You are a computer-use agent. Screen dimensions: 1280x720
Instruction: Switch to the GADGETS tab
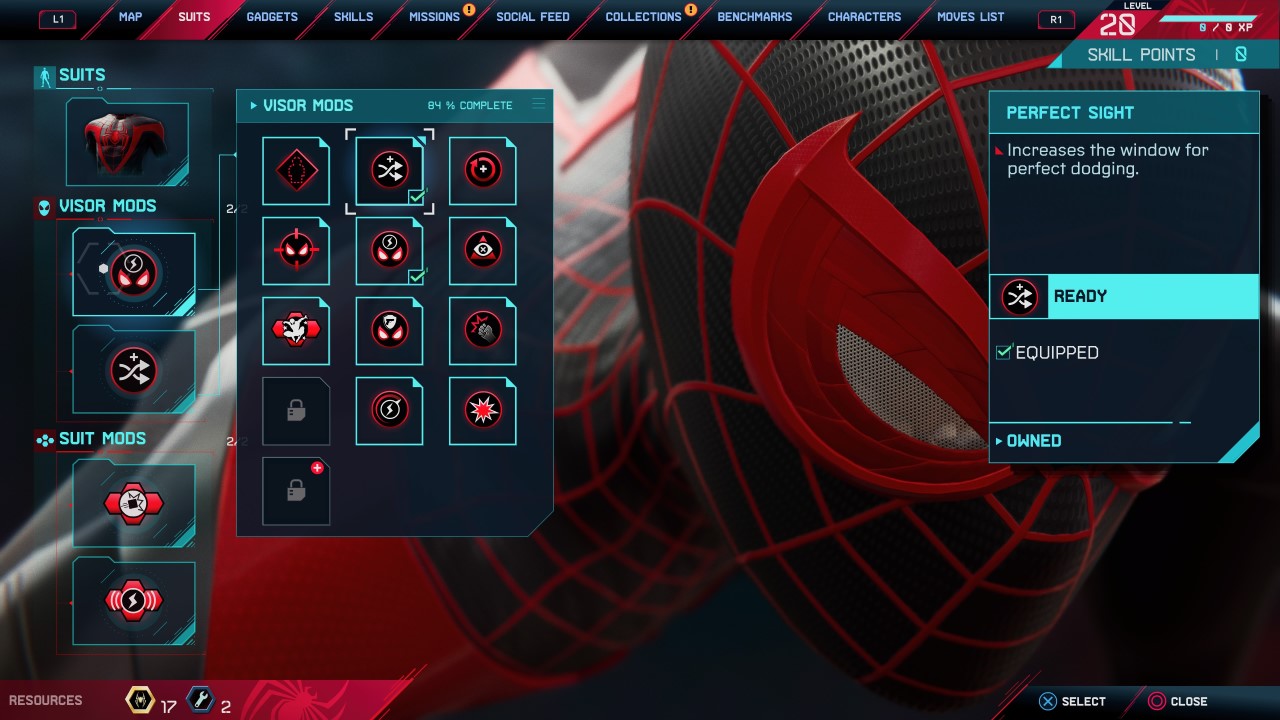point(271,16)
